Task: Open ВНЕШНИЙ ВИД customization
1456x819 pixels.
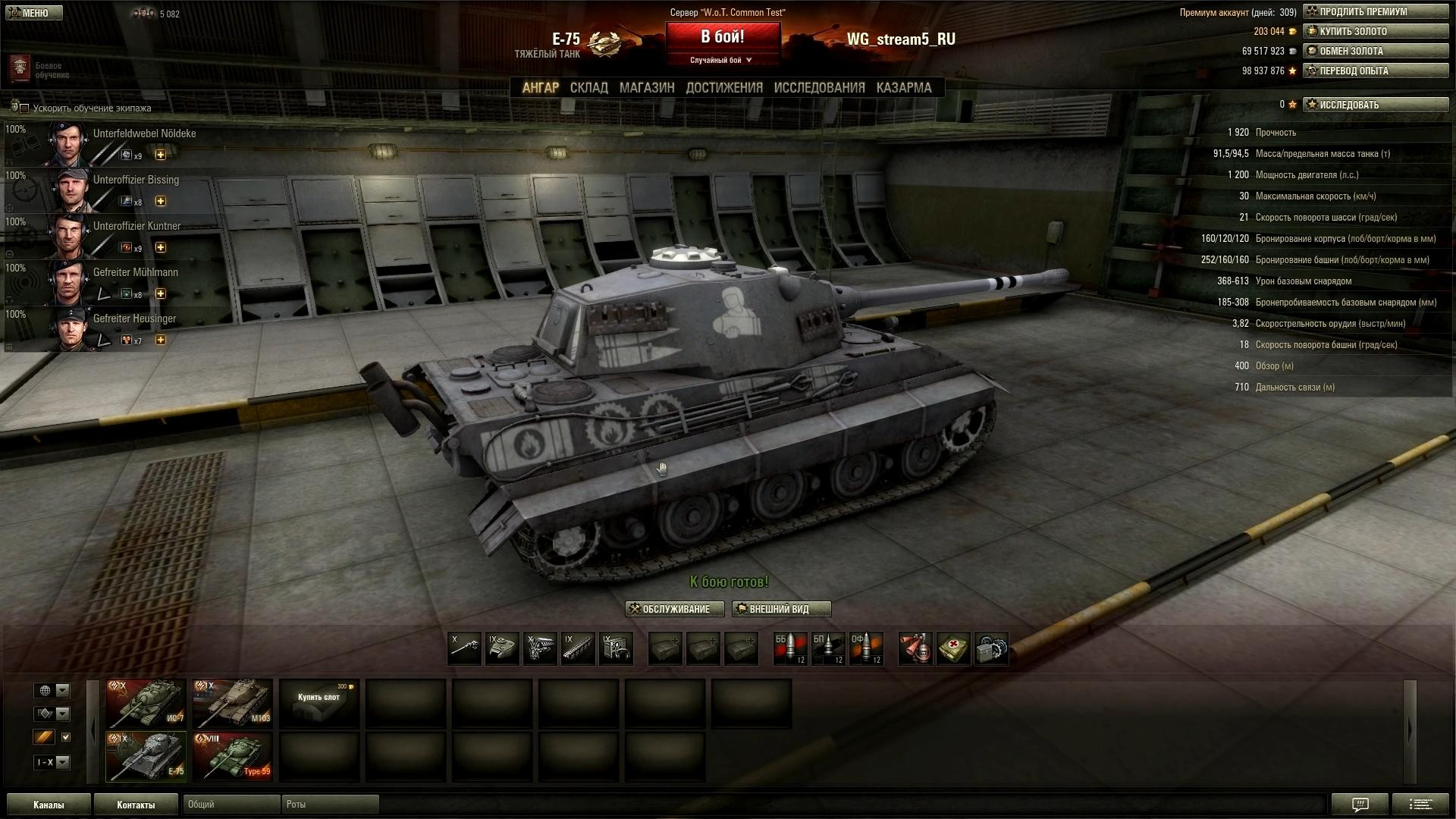Action: (x=781, y=609)
